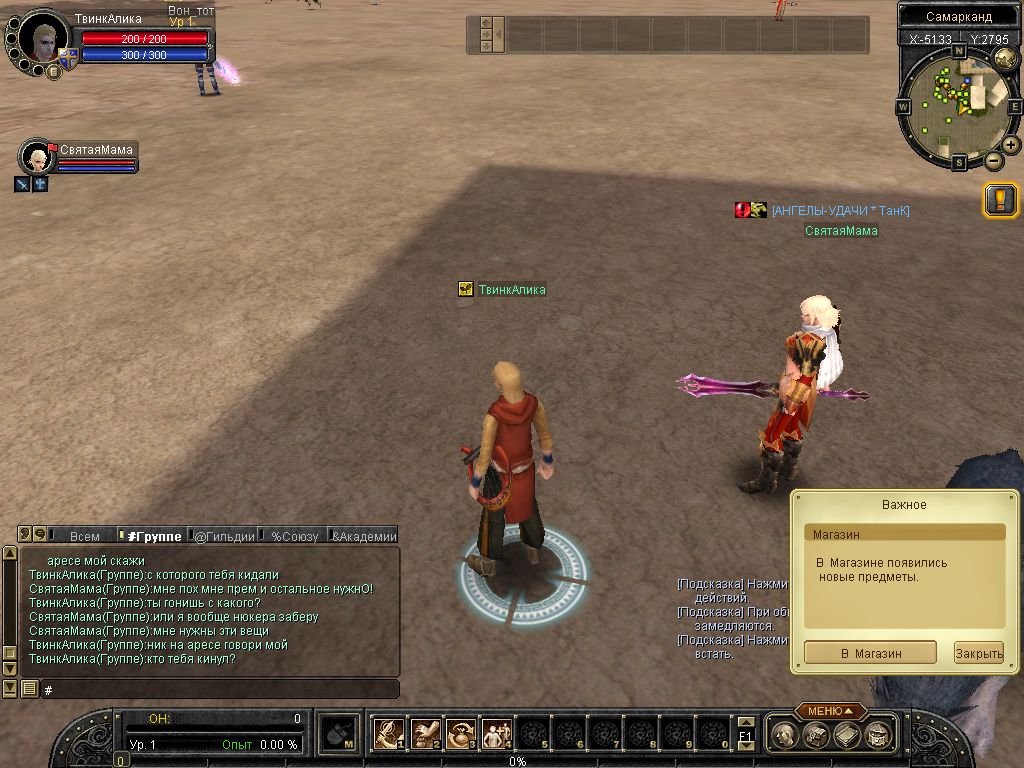Open the world map globe icon
This screenshot has width=1024, height=768.
click(x=1006, y=58)
